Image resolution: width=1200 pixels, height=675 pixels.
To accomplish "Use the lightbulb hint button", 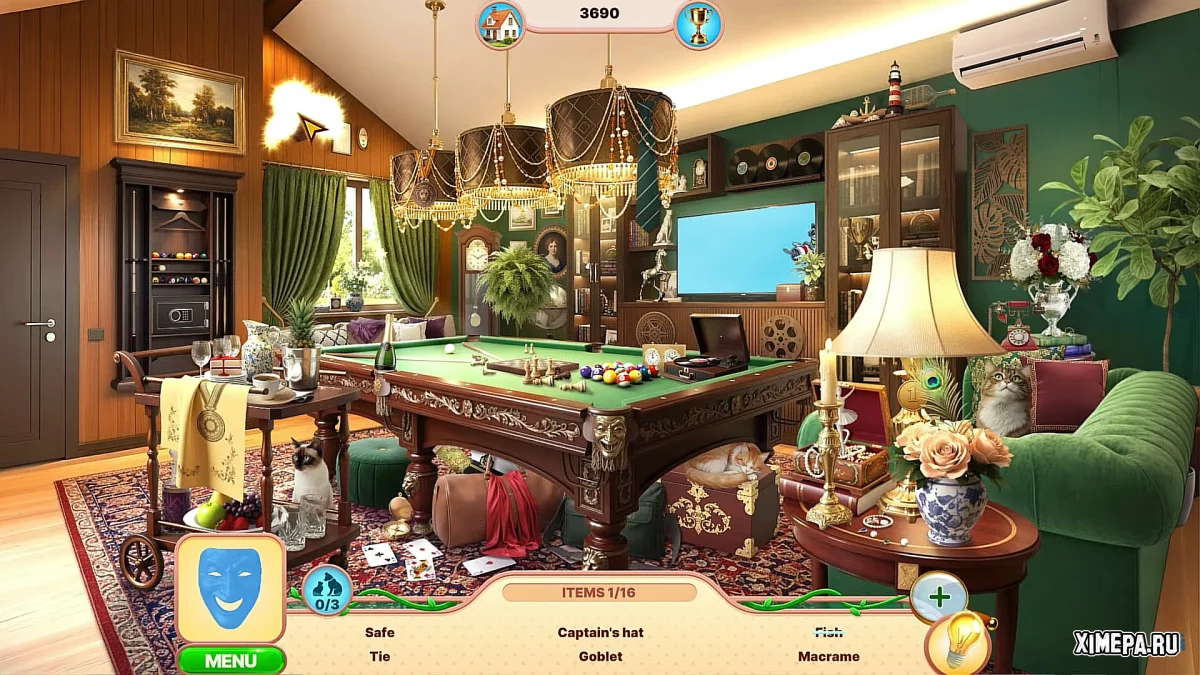I will [958, 642].
